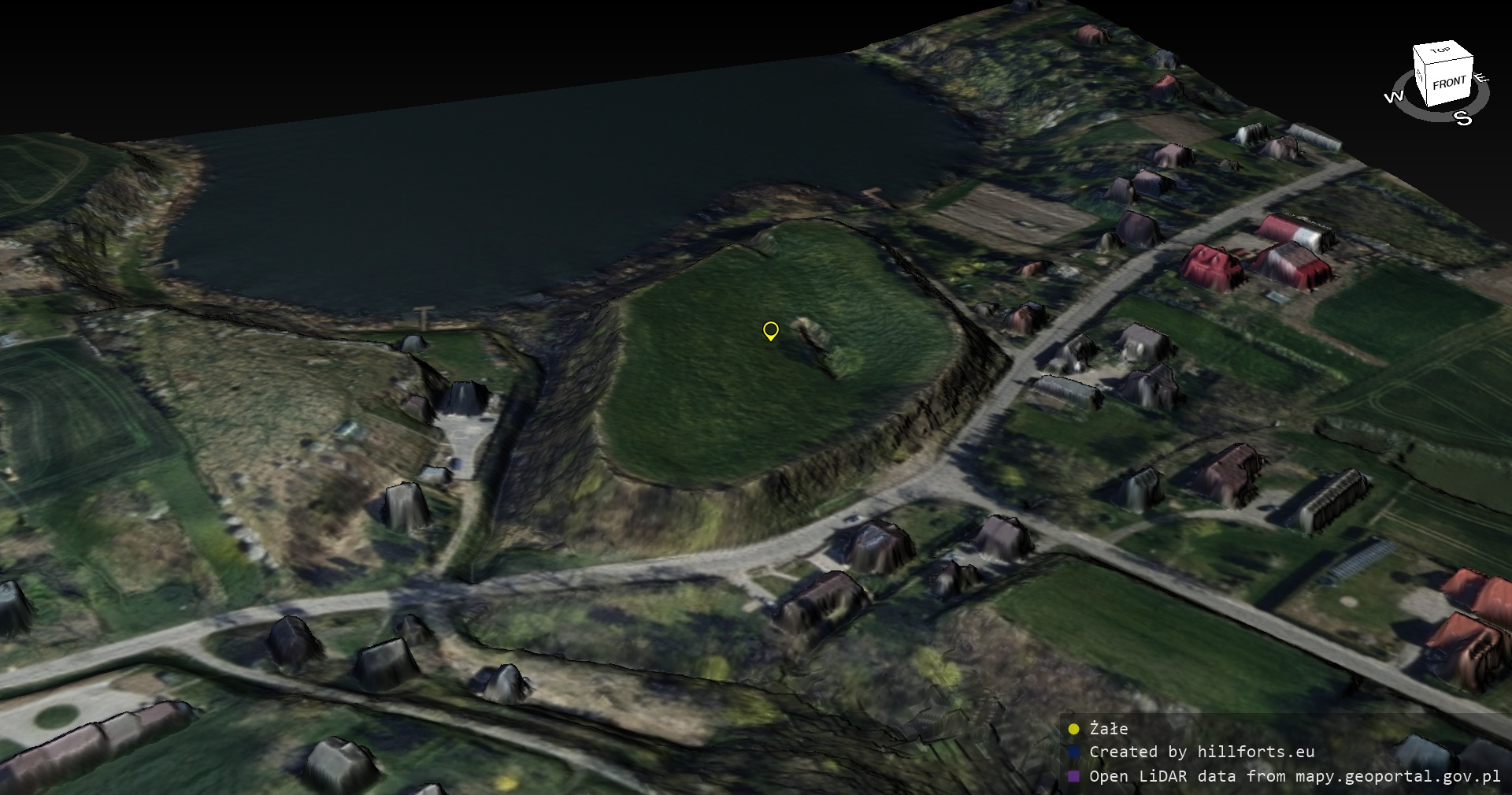Screen dimensions: 1512x795
Task: Click the W compass letter on the ring
Action: [1393, 97]
